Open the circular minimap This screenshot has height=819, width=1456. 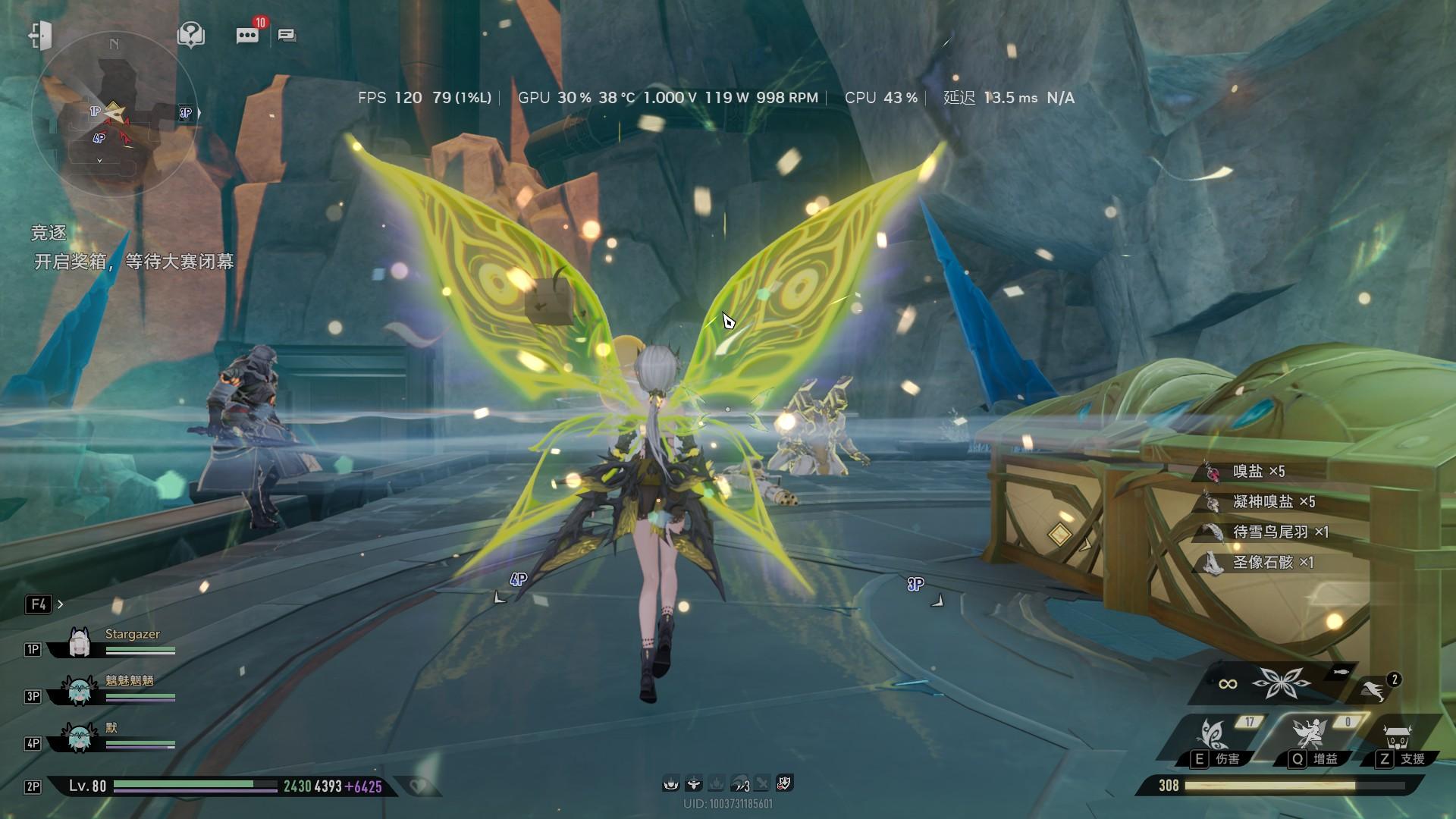(x=114, y=114)
